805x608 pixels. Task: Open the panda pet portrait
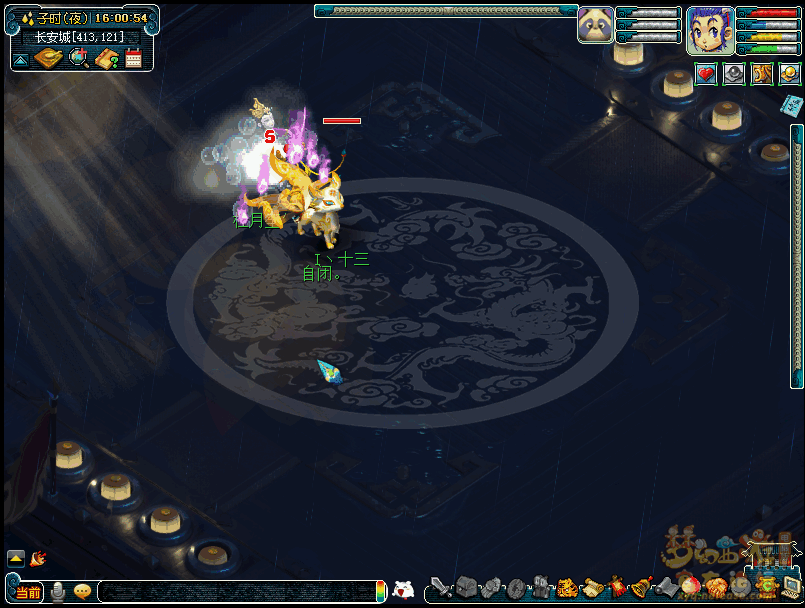coord(595,25)
